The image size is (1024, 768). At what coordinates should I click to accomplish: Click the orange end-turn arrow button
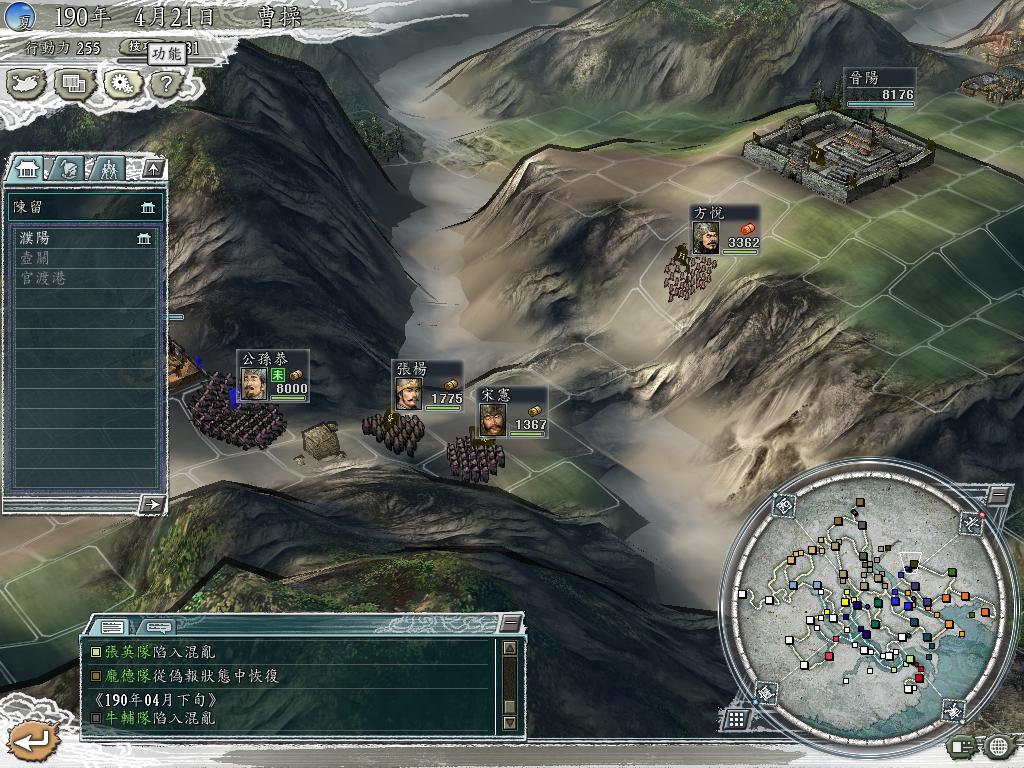click(x=30, y=741)
